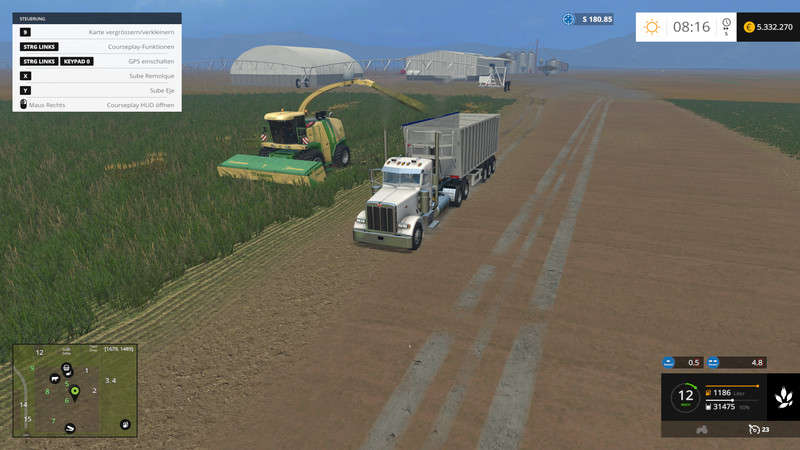Click the time scale clock icon
This screenshot has width=800, height=450.
pos(726,25)
